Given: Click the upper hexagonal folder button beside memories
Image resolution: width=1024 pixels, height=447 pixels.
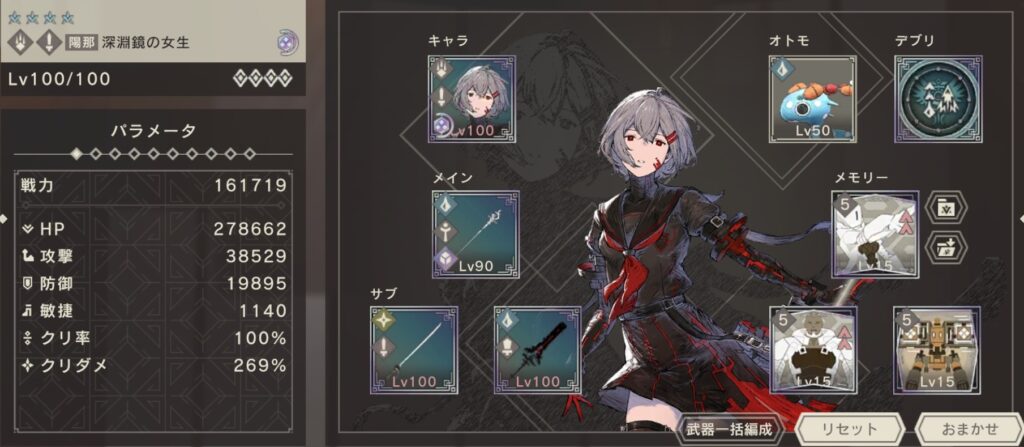Looking at the screenshot, I should click(x=945, y=208).
